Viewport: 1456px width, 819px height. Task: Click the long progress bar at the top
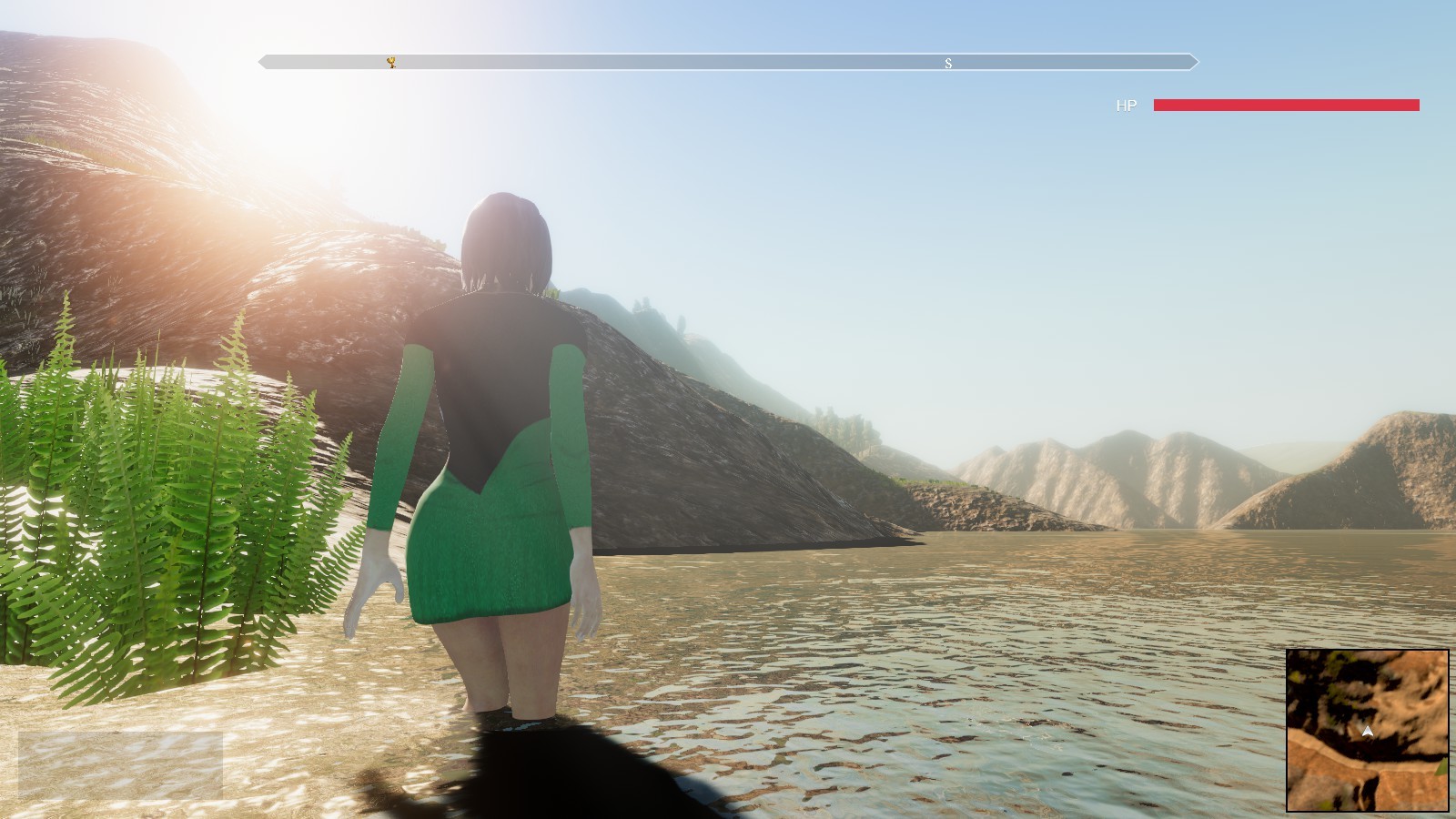728,63
